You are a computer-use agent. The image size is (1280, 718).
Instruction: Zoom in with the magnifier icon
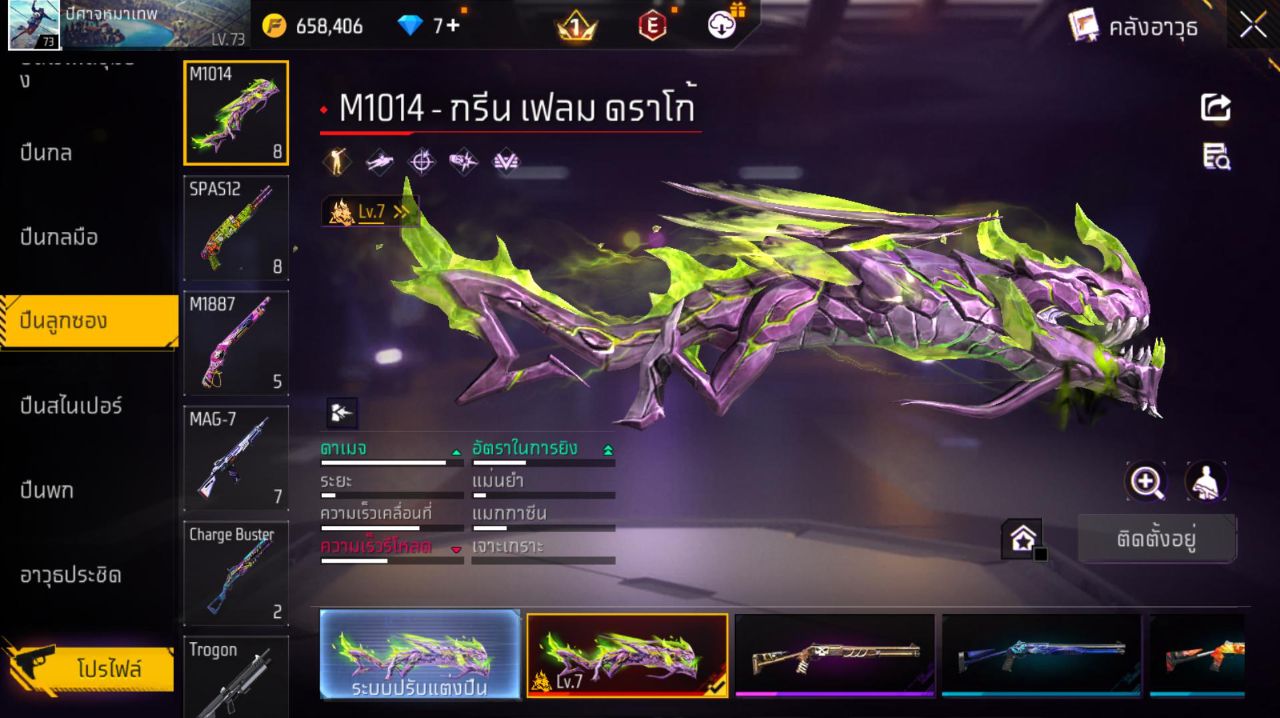click(1145, 482)
